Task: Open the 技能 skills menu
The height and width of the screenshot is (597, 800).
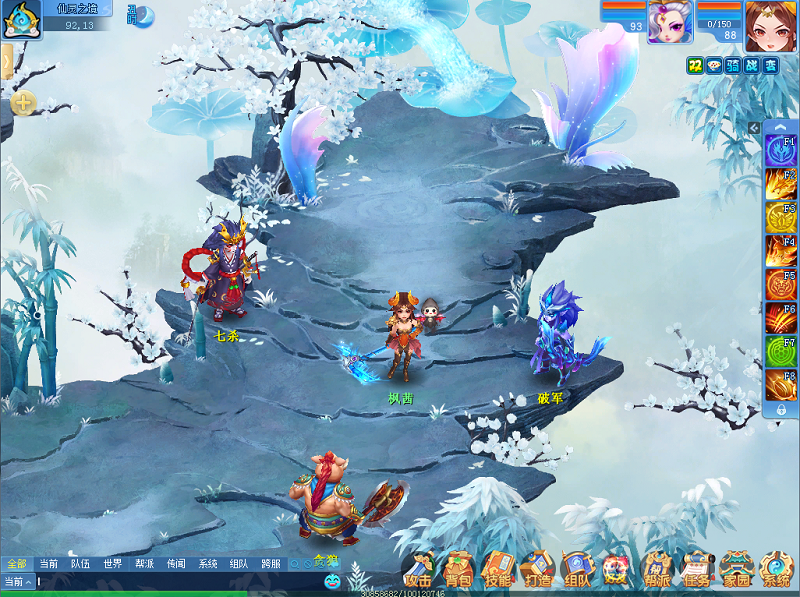Action: [x=498, y=569]
